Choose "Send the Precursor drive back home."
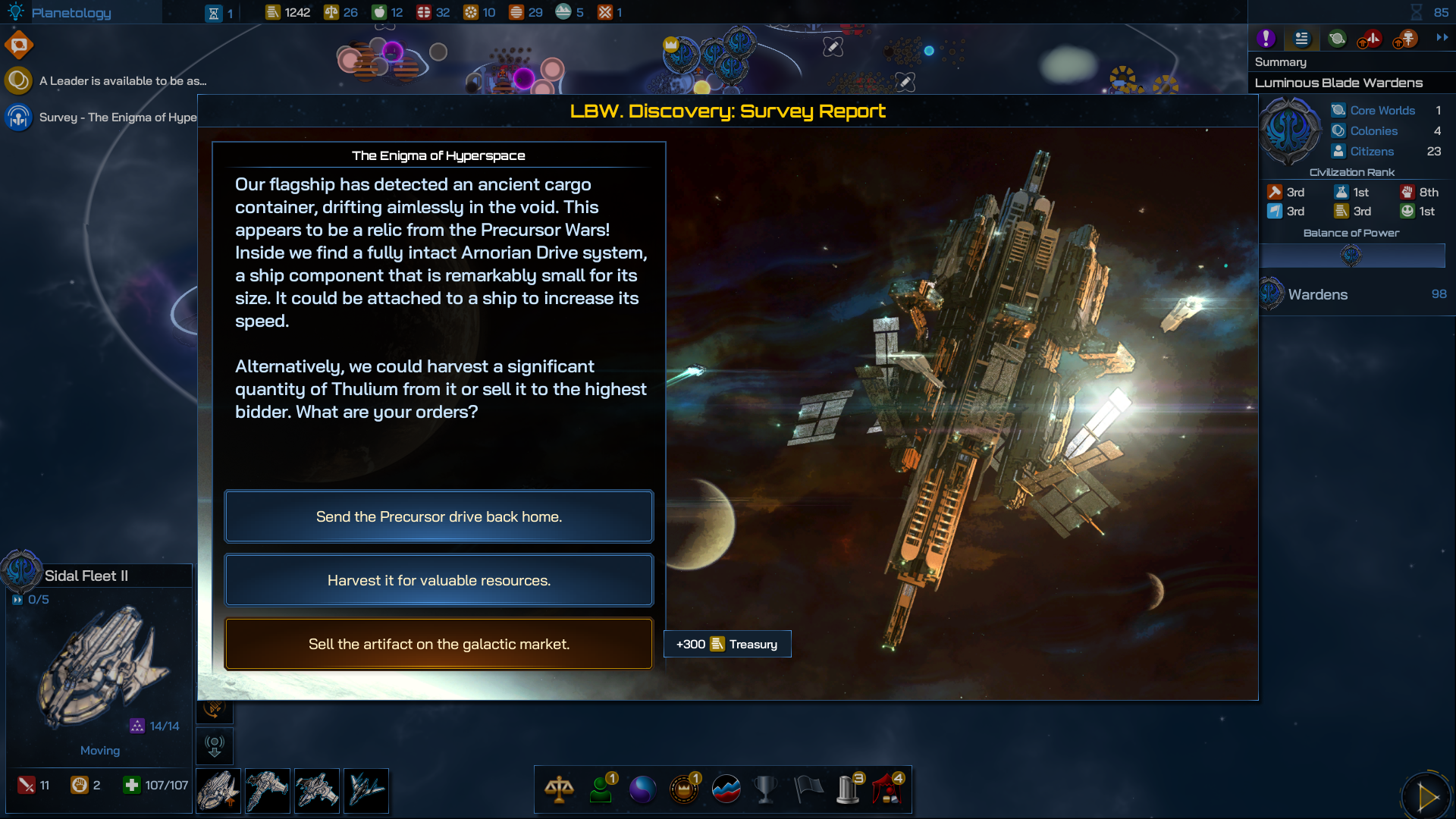 pyautogui.click(x=438, y=516)
